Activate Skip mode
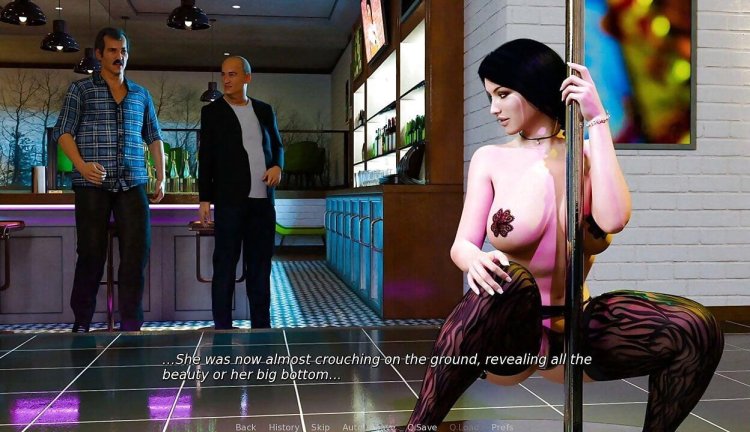750x432 pixels. tap(320, 427)
